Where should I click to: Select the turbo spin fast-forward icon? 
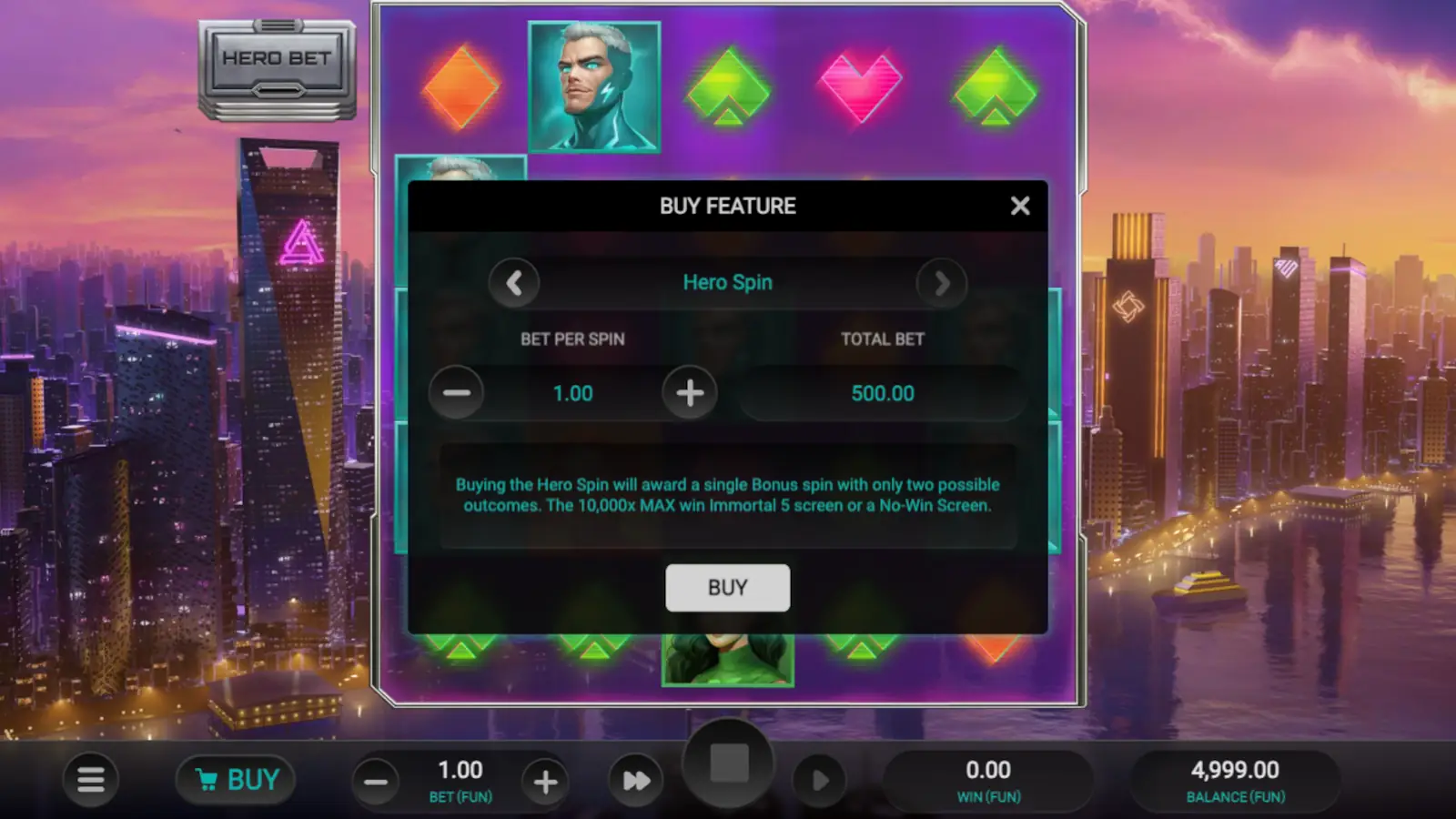click(635, 779)
